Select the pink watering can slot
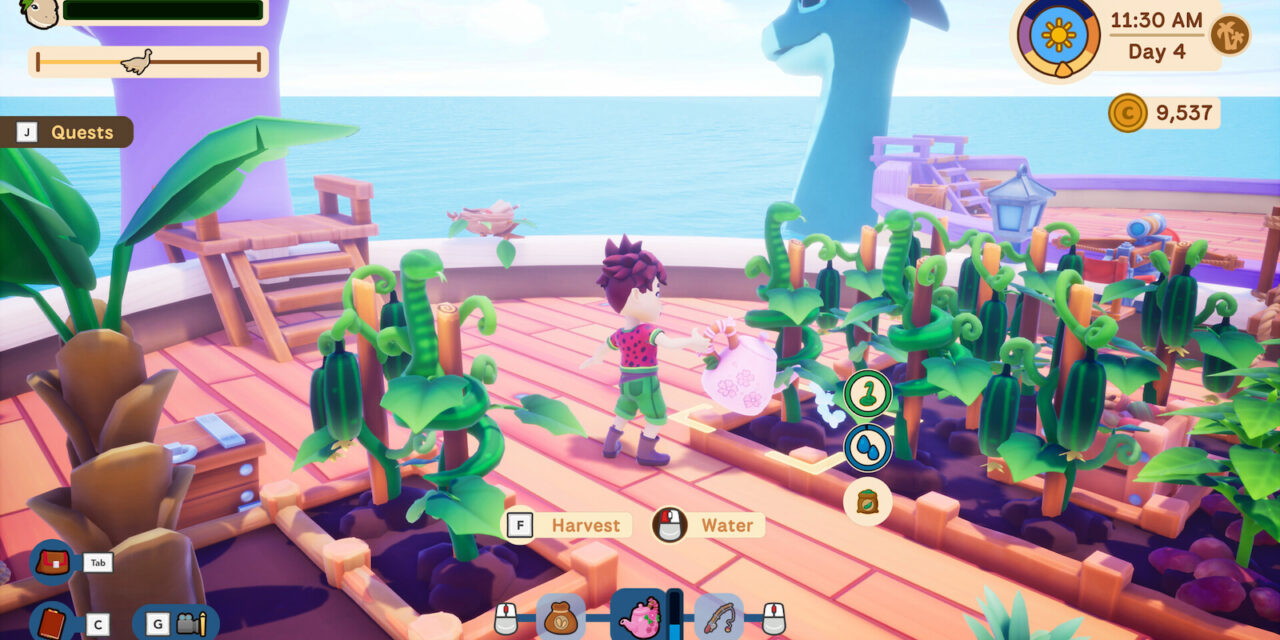This screenshot has height=640, width=1280. pyautogui.click(x=637, y=614)
